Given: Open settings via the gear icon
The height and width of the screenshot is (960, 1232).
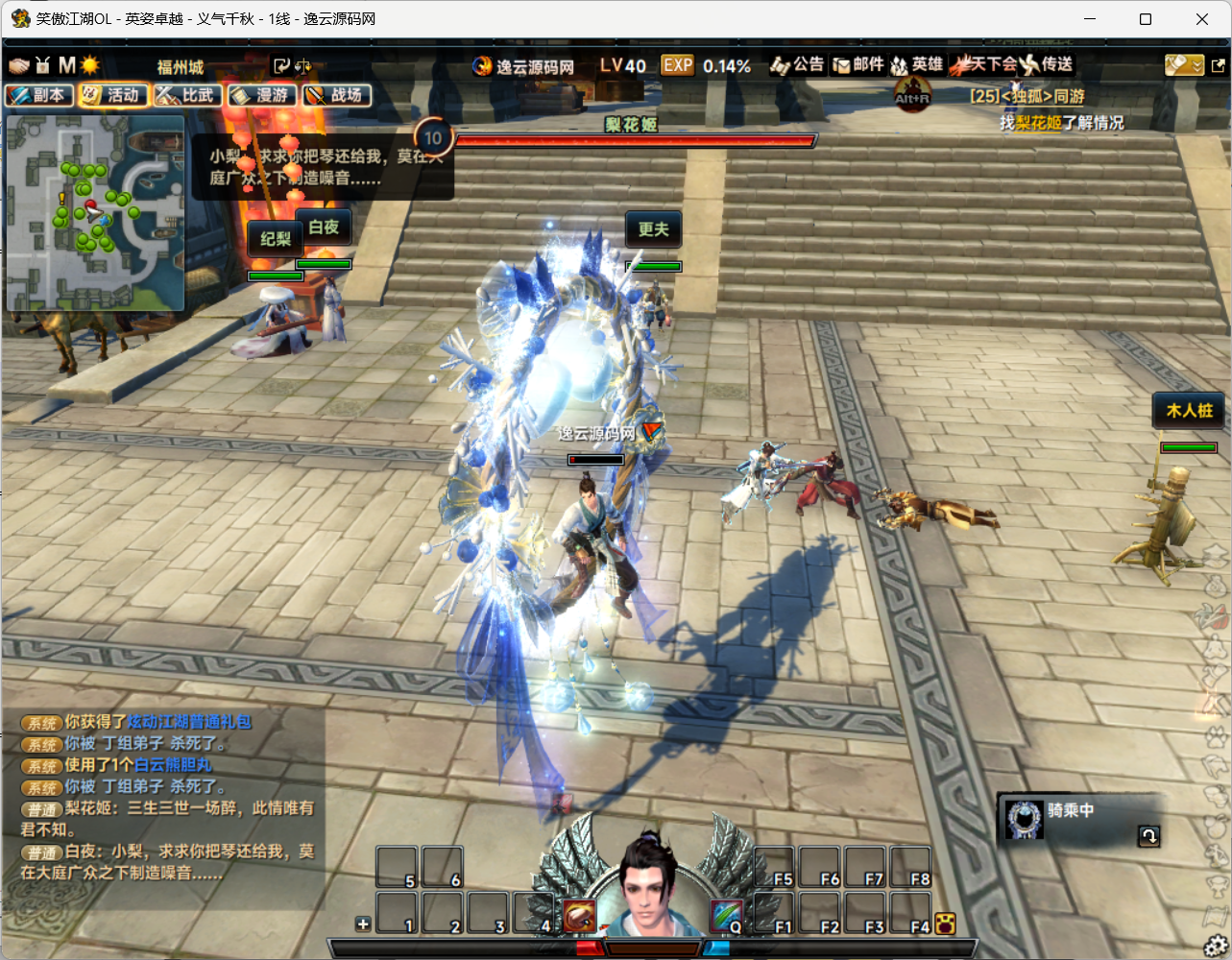Looking at the screenshot, I should [x=1217, y=945].
